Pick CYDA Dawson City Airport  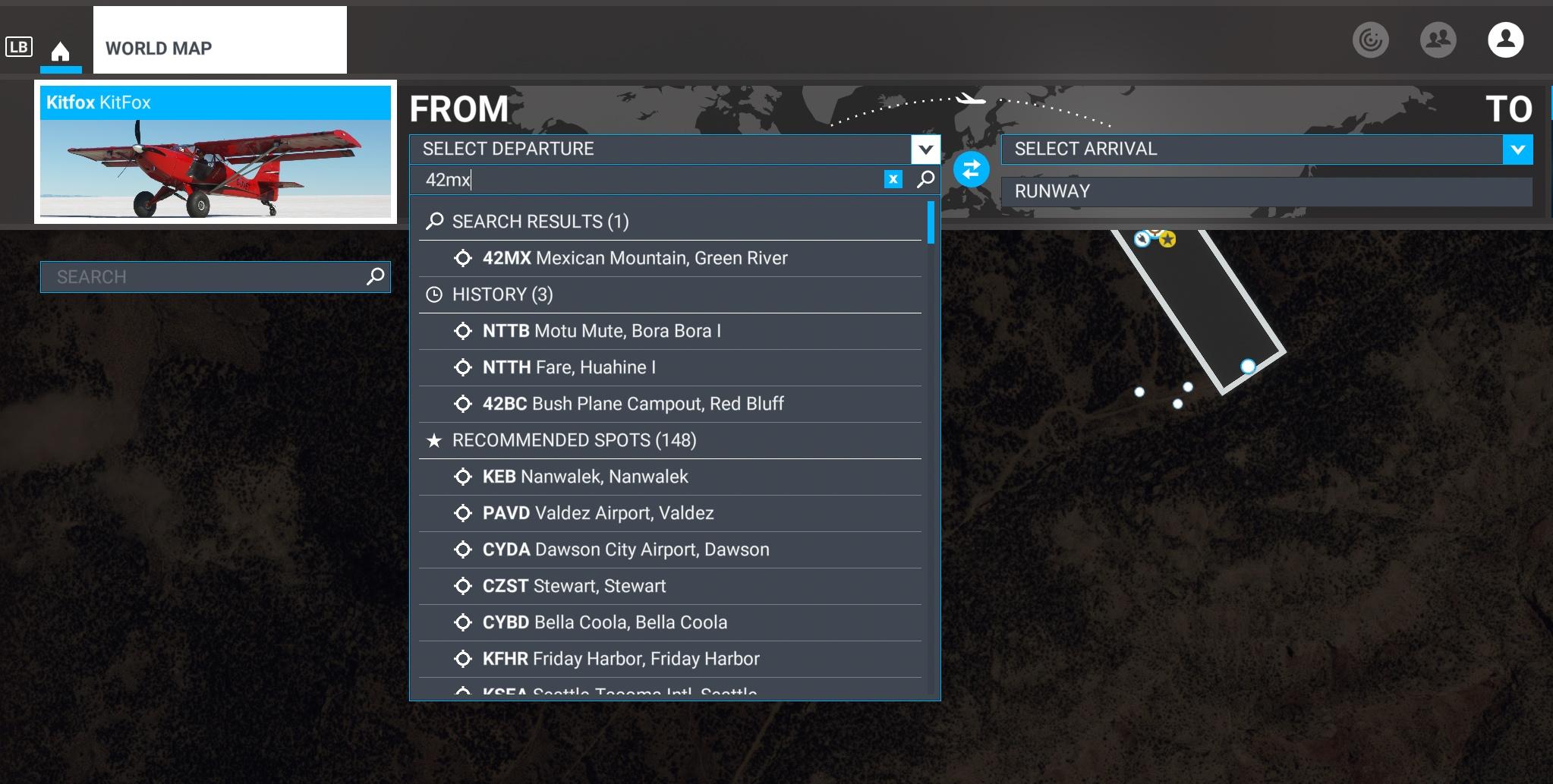tap(625, 549)
